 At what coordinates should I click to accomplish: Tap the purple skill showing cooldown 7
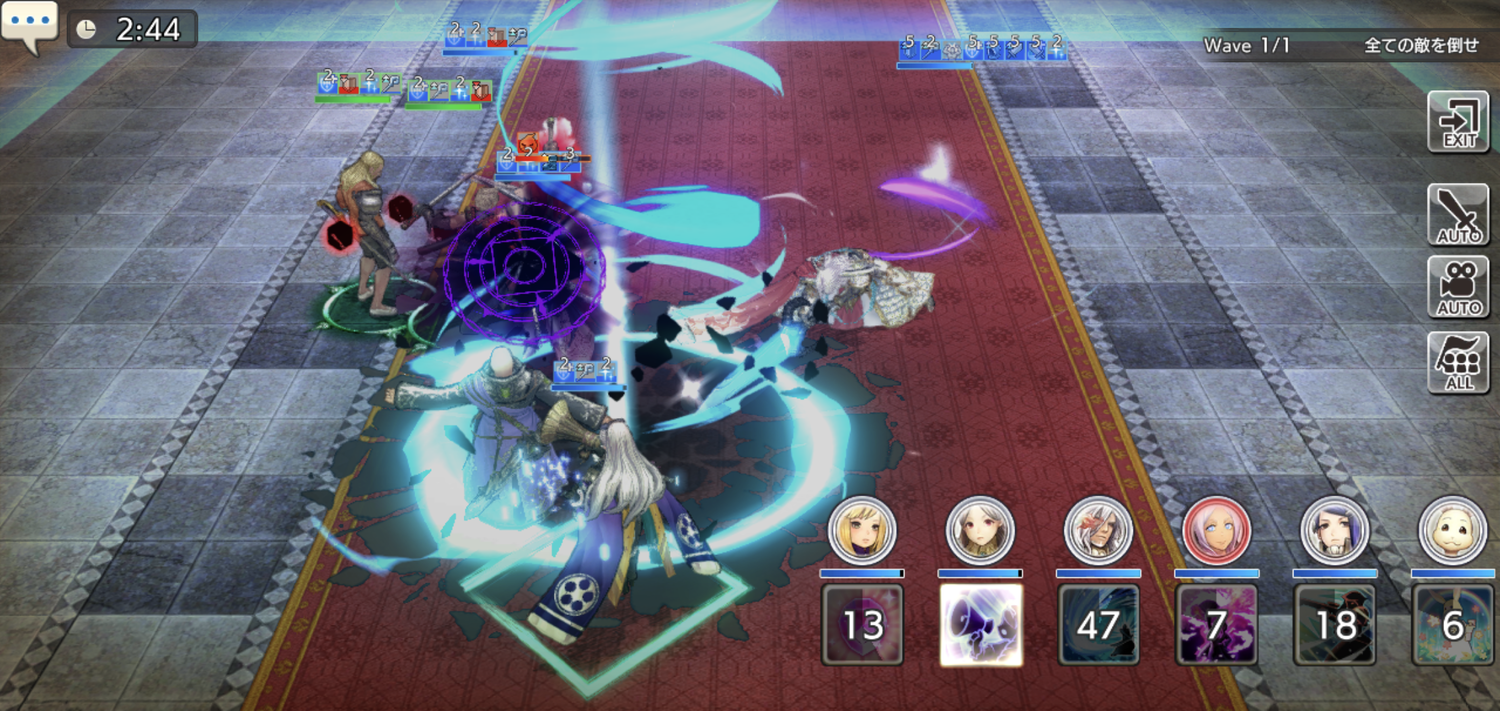[x=1216, y=625]
